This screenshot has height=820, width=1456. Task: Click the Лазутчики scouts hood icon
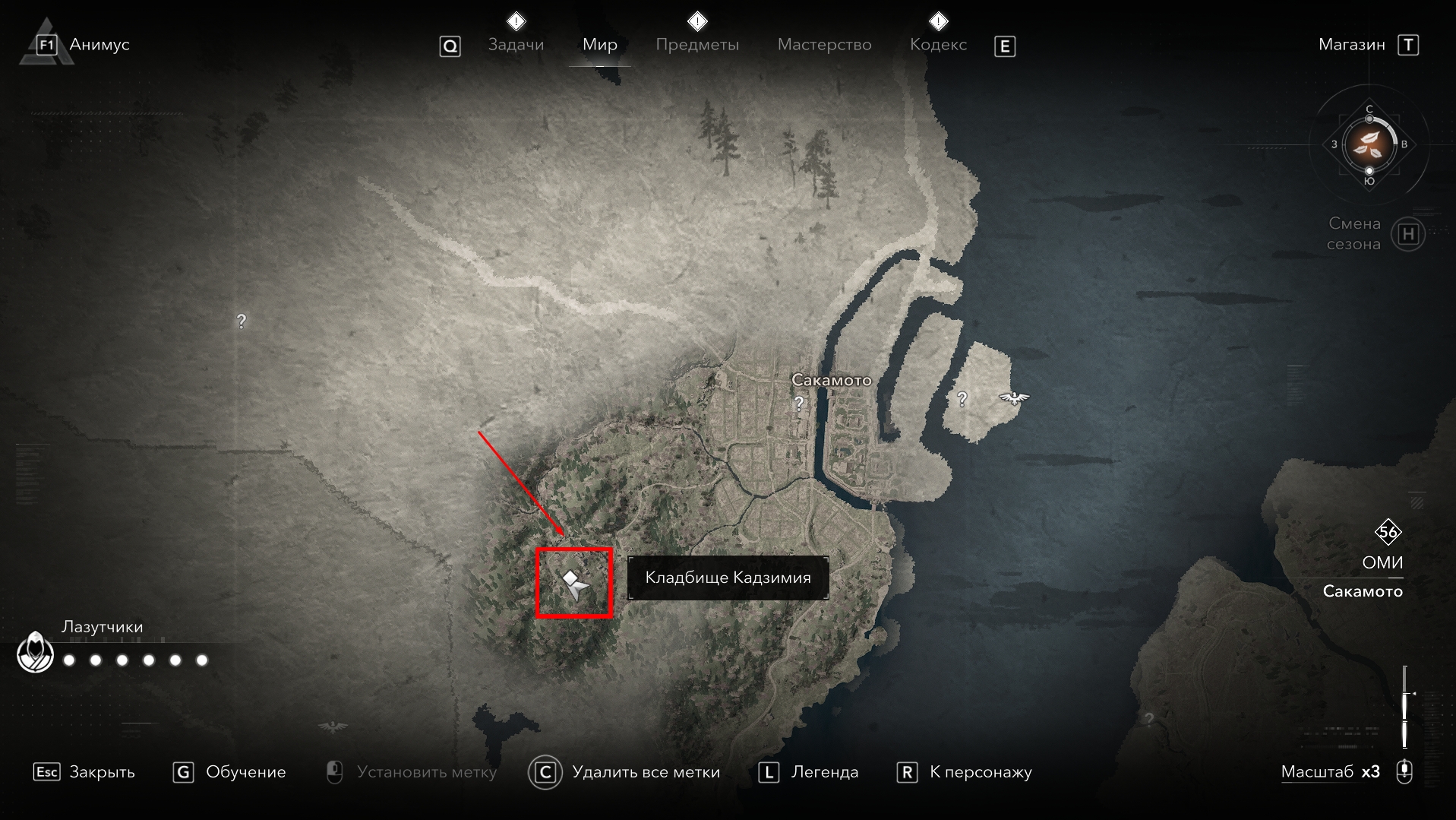tap(35, 653)
